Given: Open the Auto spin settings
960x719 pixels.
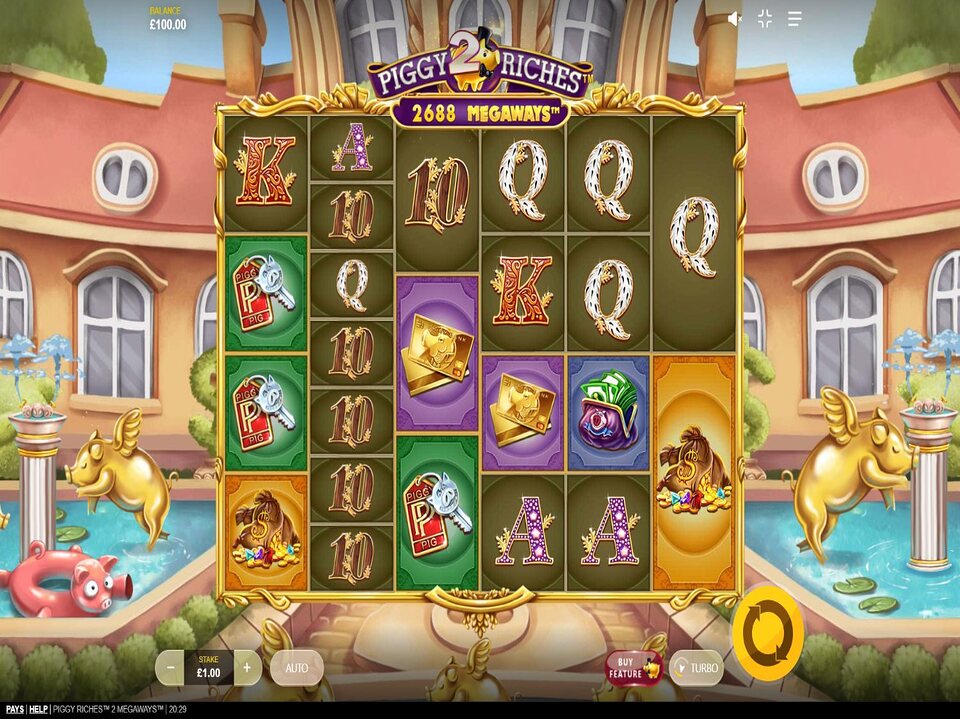Looking at the screenshot, I should pos(296,667).
